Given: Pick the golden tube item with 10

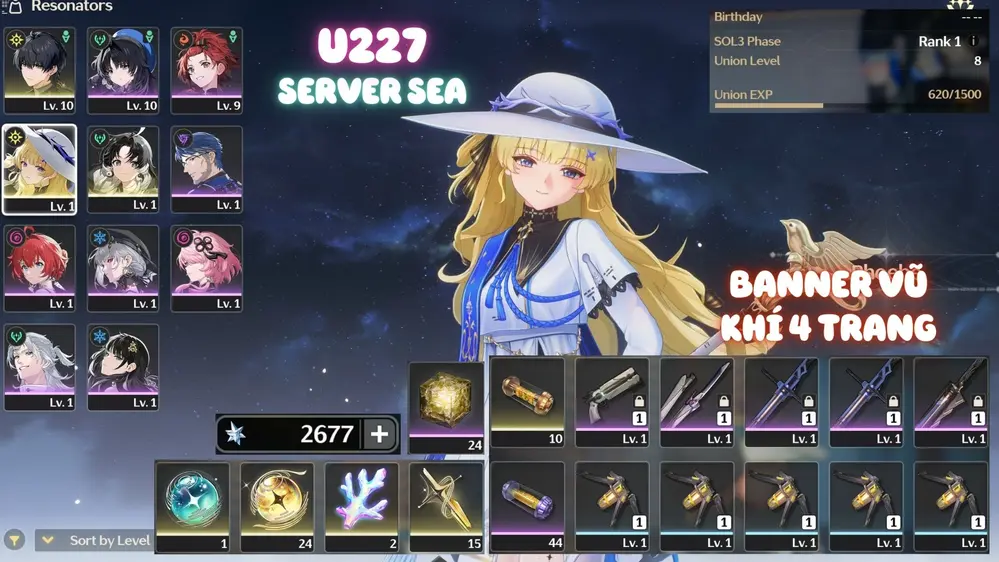Looking at the screenshot, I should pyautogui.click(x=528, y=401).
